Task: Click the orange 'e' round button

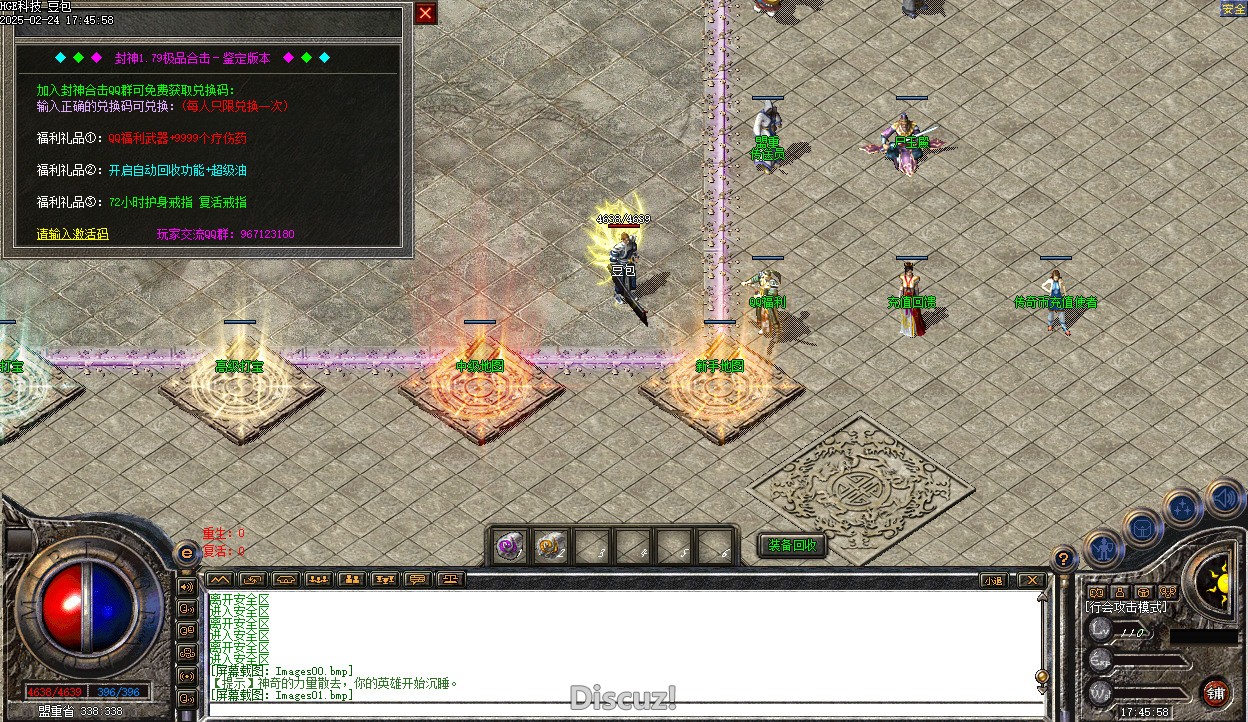Action: (185, 553)
